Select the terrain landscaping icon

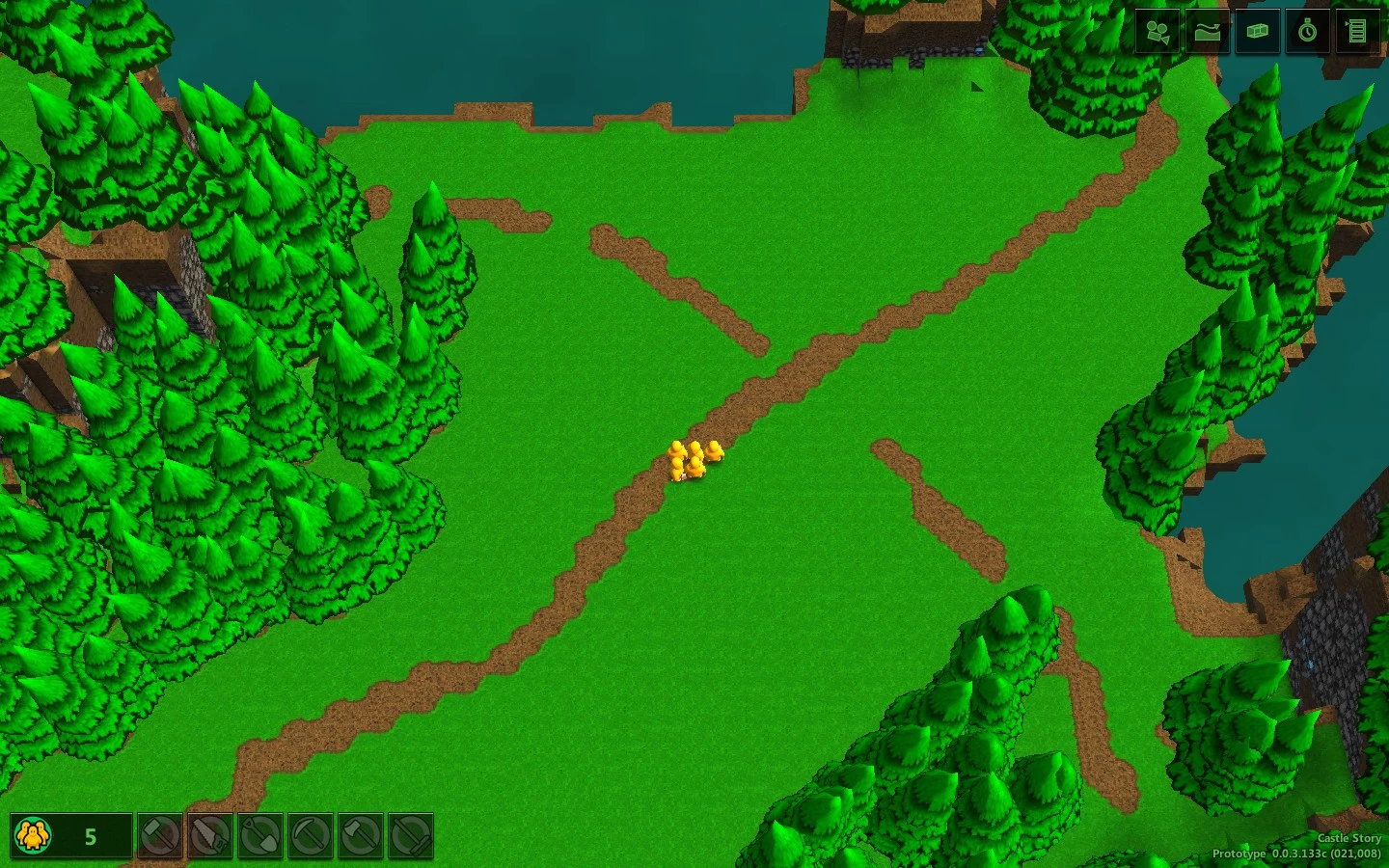(x=1207, y=32)
